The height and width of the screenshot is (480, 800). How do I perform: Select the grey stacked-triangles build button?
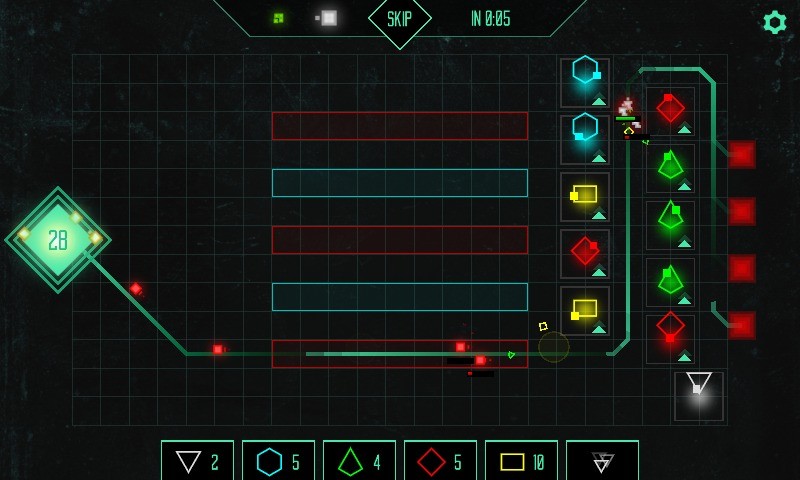coord(602,461)
